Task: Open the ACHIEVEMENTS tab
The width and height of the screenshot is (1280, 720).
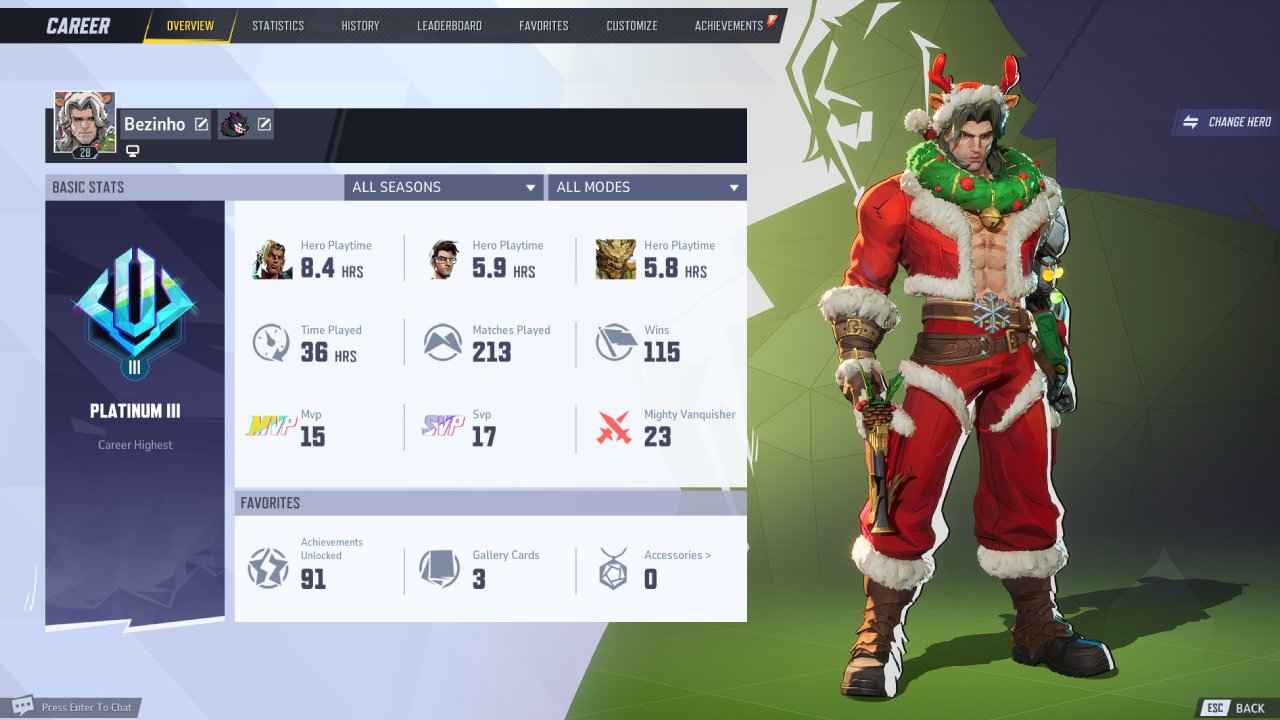Action: tap(729, 25)
